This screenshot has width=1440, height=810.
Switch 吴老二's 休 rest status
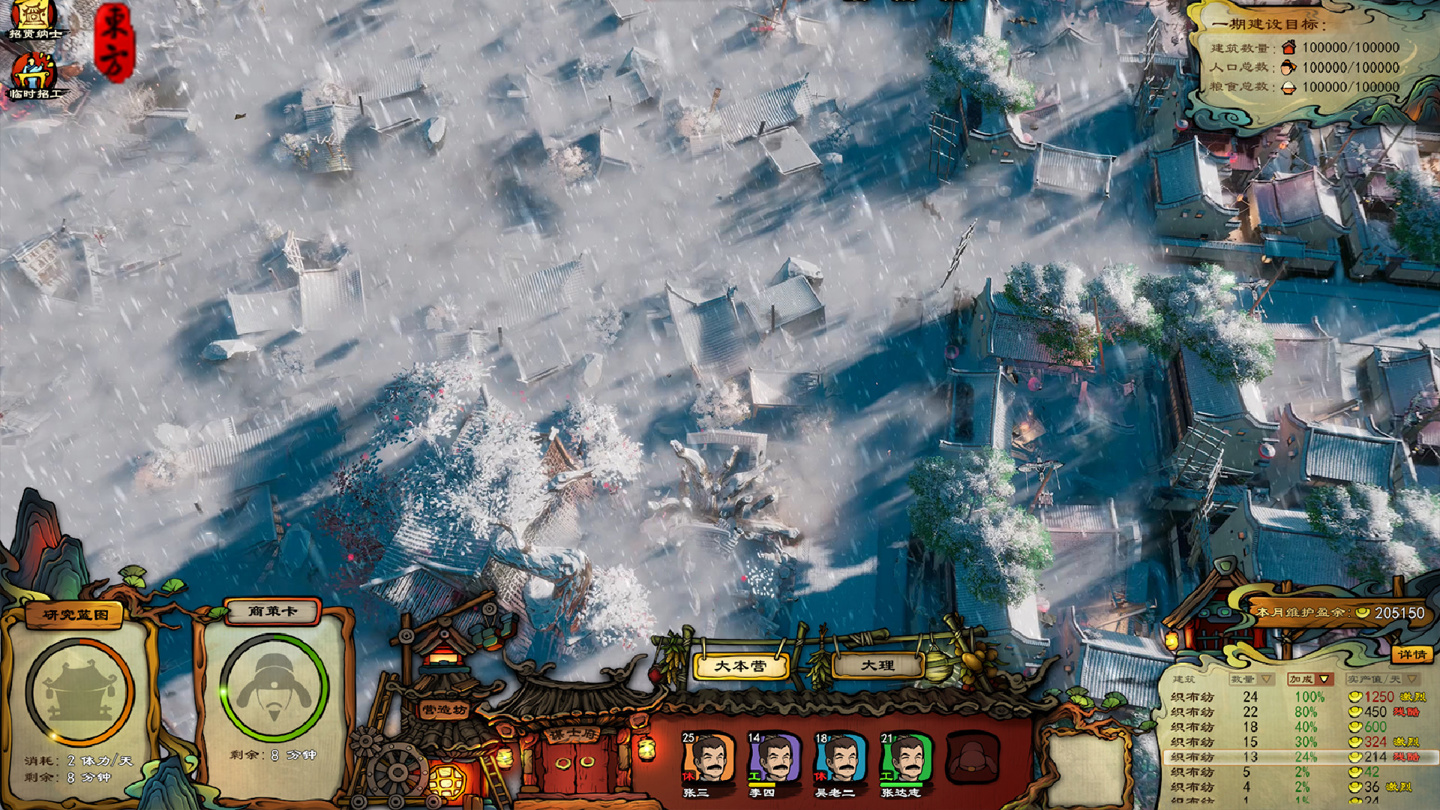point(819,777)
